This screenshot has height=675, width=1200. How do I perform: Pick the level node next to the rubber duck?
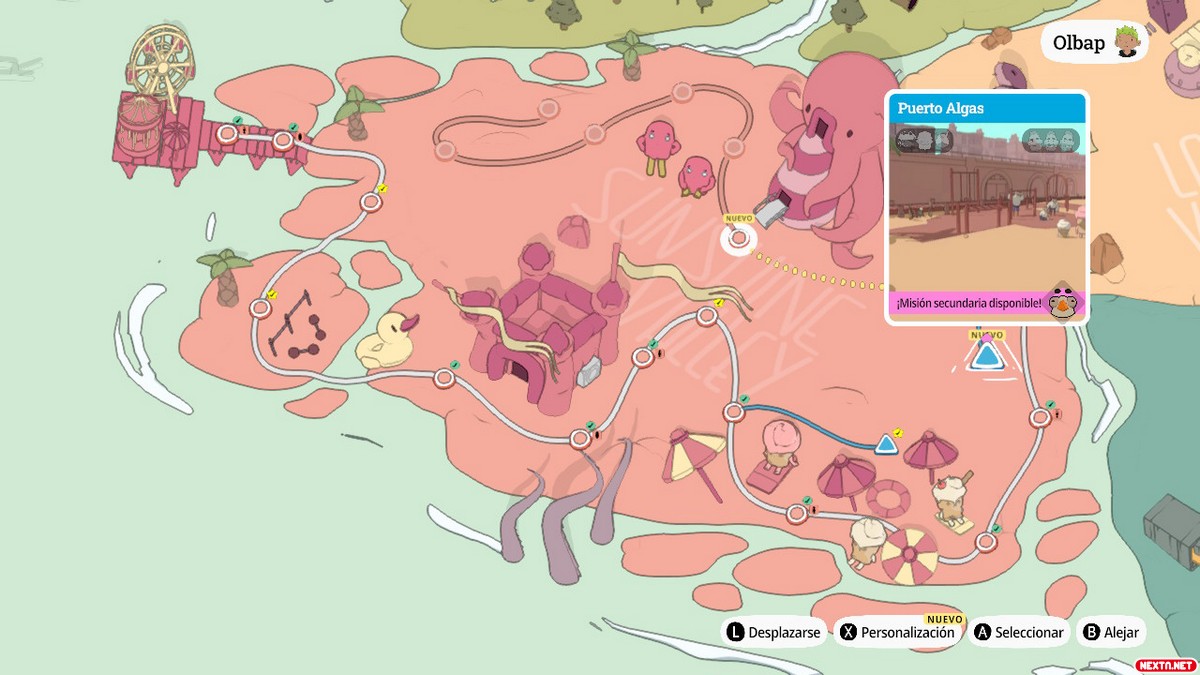tap(445, 378)
